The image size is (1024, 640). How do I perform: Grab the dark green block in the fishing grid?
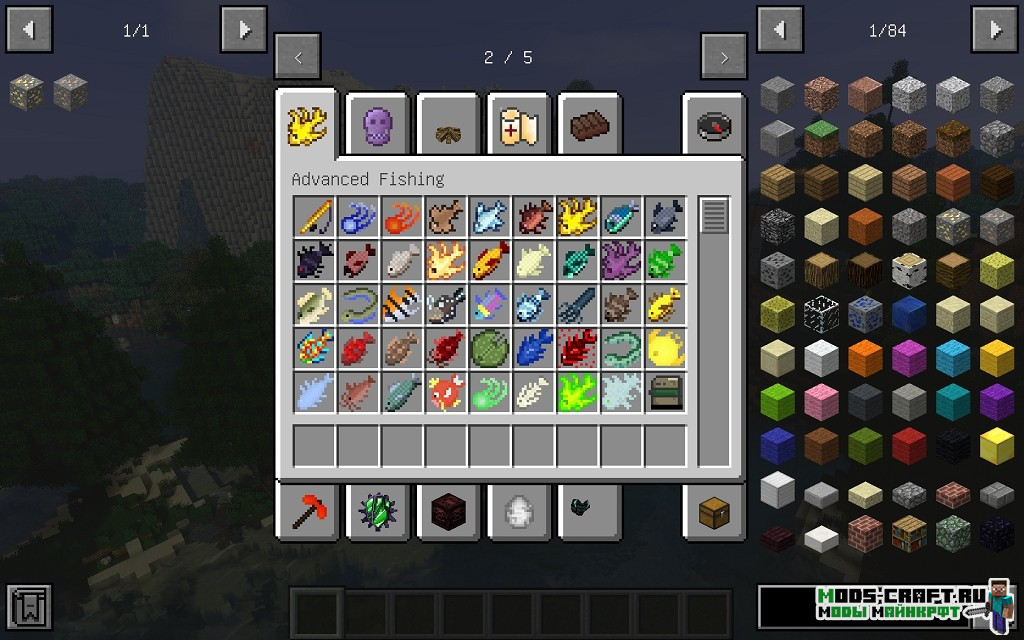[665, 392]
